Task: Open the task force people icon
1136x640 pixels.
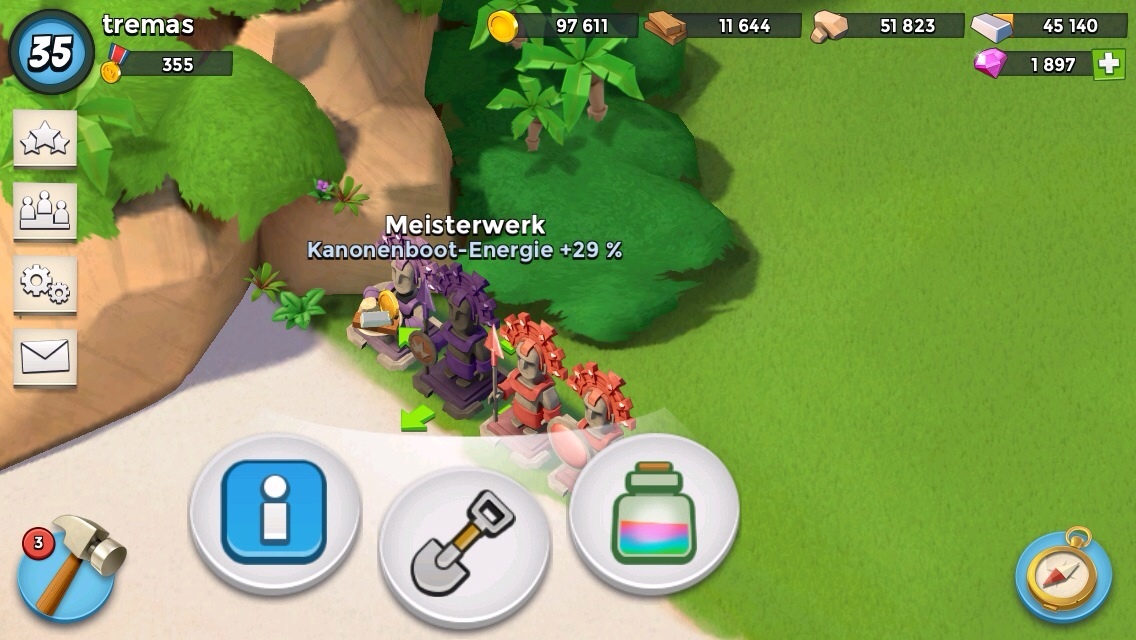Action: 45,211
